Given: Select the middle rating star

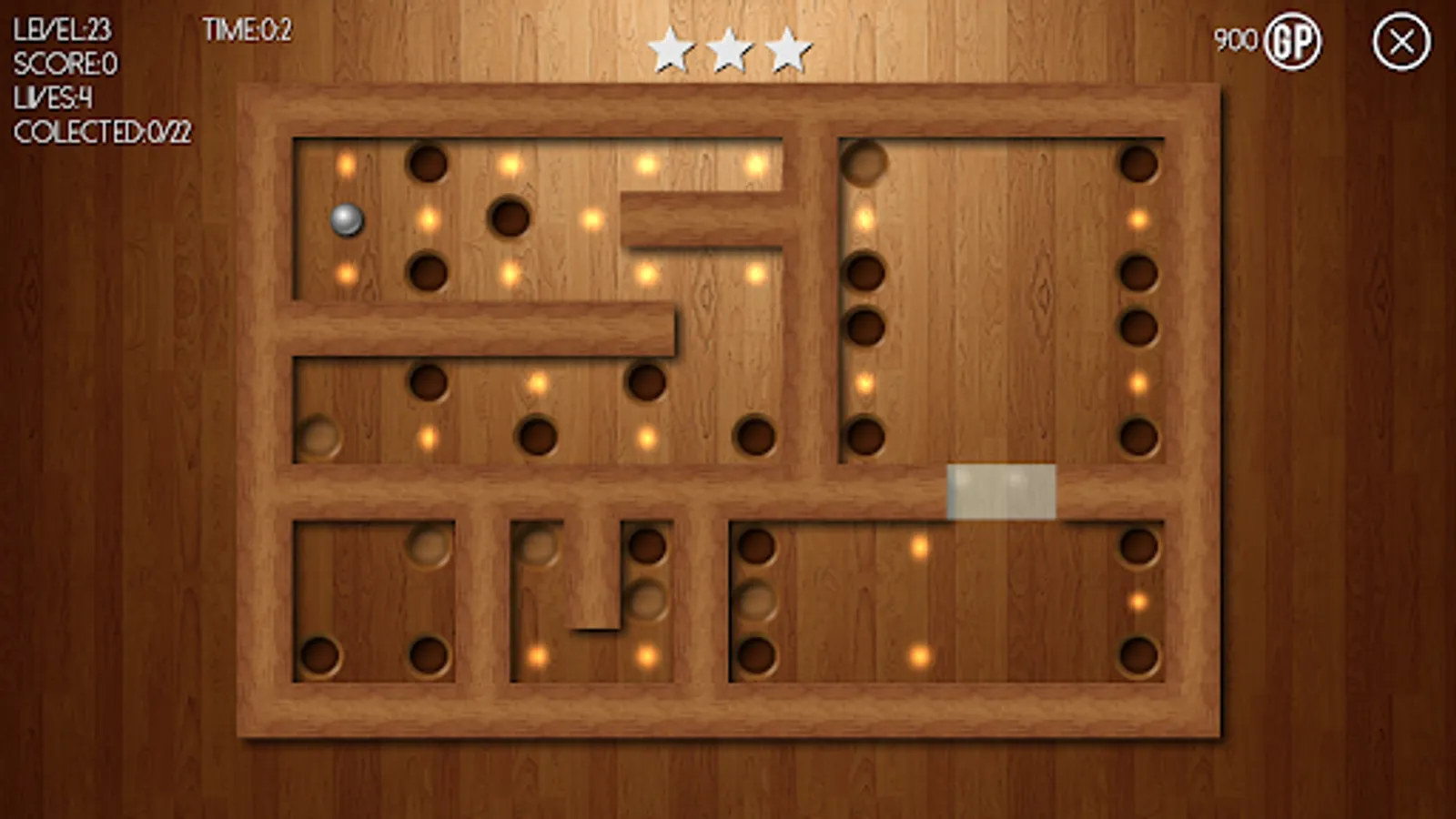Looking at the screenshot, I should pyautogui.click(x=728, y=50).
